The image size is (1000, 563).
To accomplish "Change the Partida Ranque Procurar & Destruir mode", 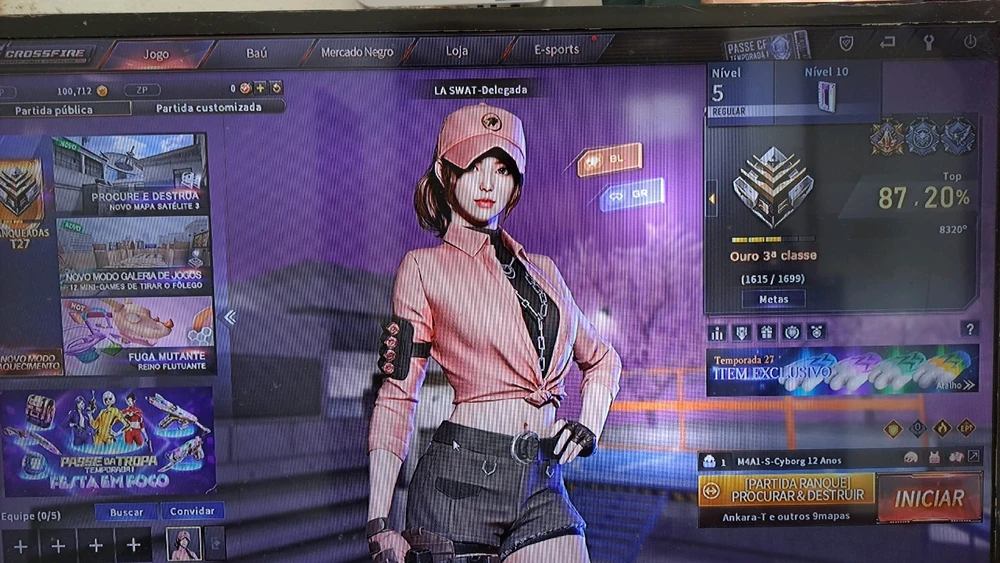I will click(785, 490).
